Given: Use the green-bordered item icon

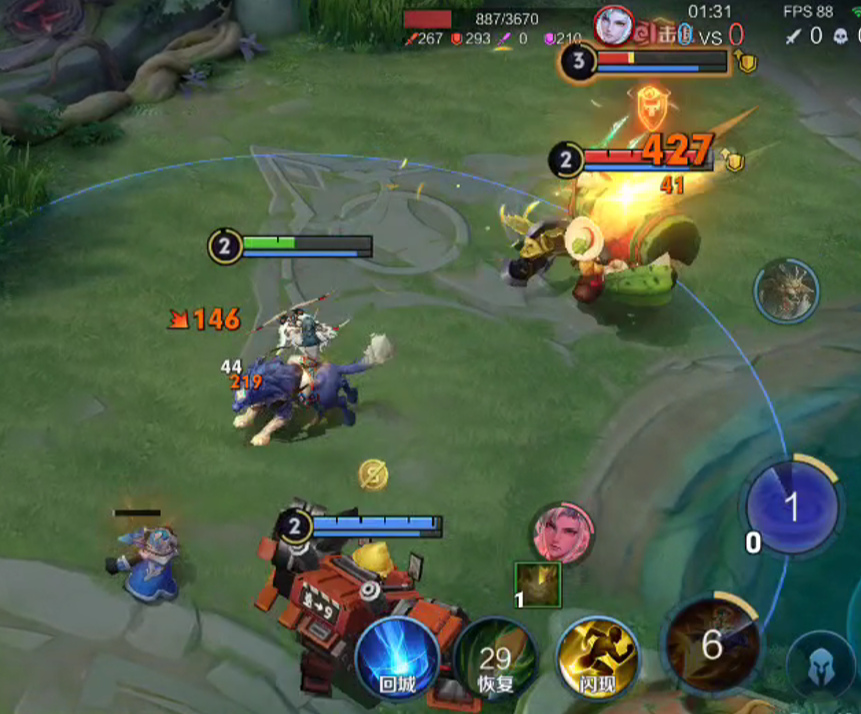Looking at the screenshot, I should point(538,585).
